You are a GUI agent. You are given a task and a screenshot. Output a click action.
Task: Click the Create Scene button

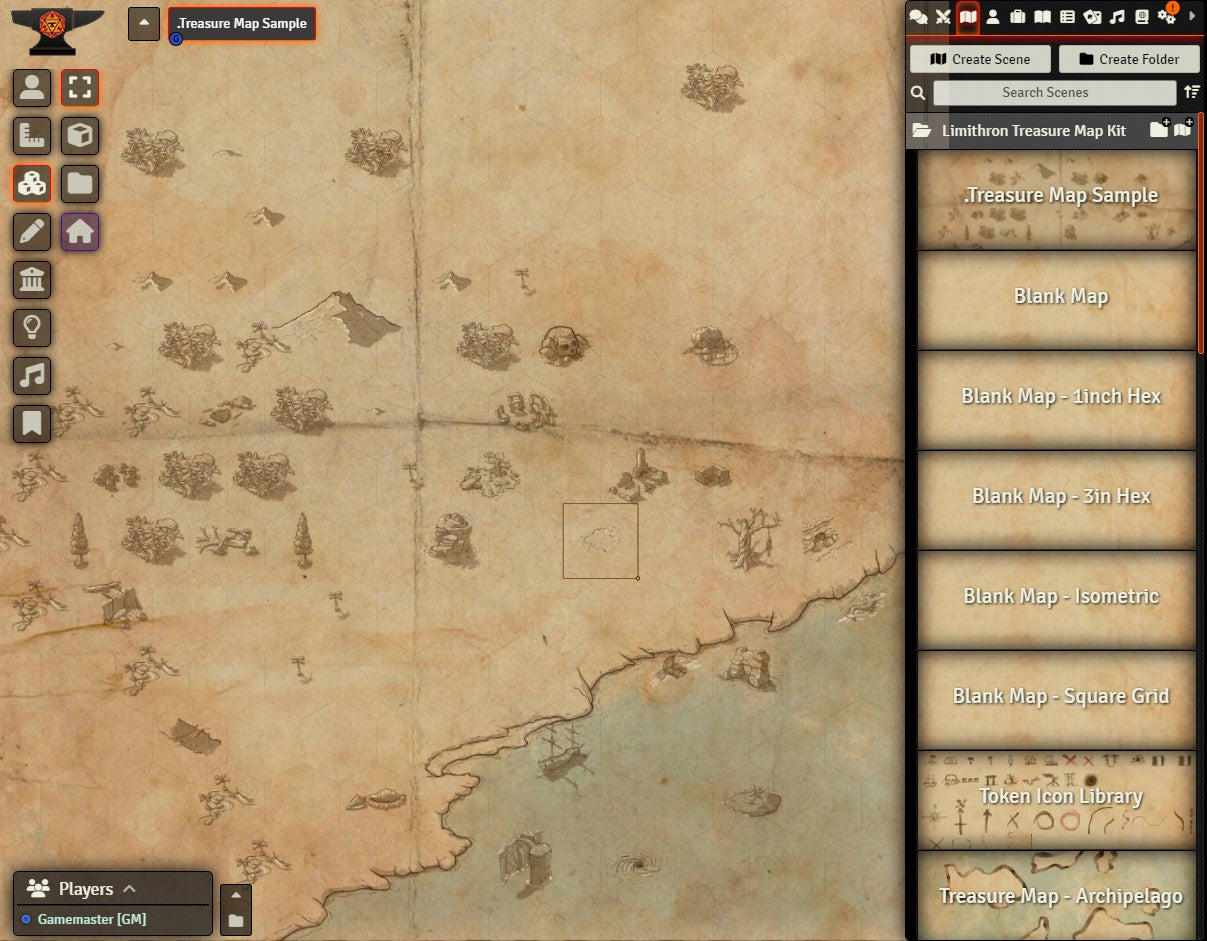980,59
